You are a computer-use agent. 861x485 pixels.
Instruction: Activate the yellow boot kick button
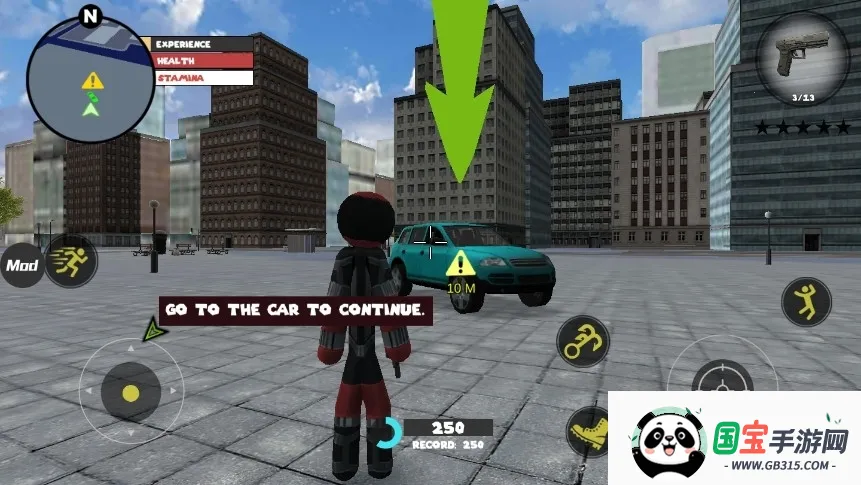point(587,430)
